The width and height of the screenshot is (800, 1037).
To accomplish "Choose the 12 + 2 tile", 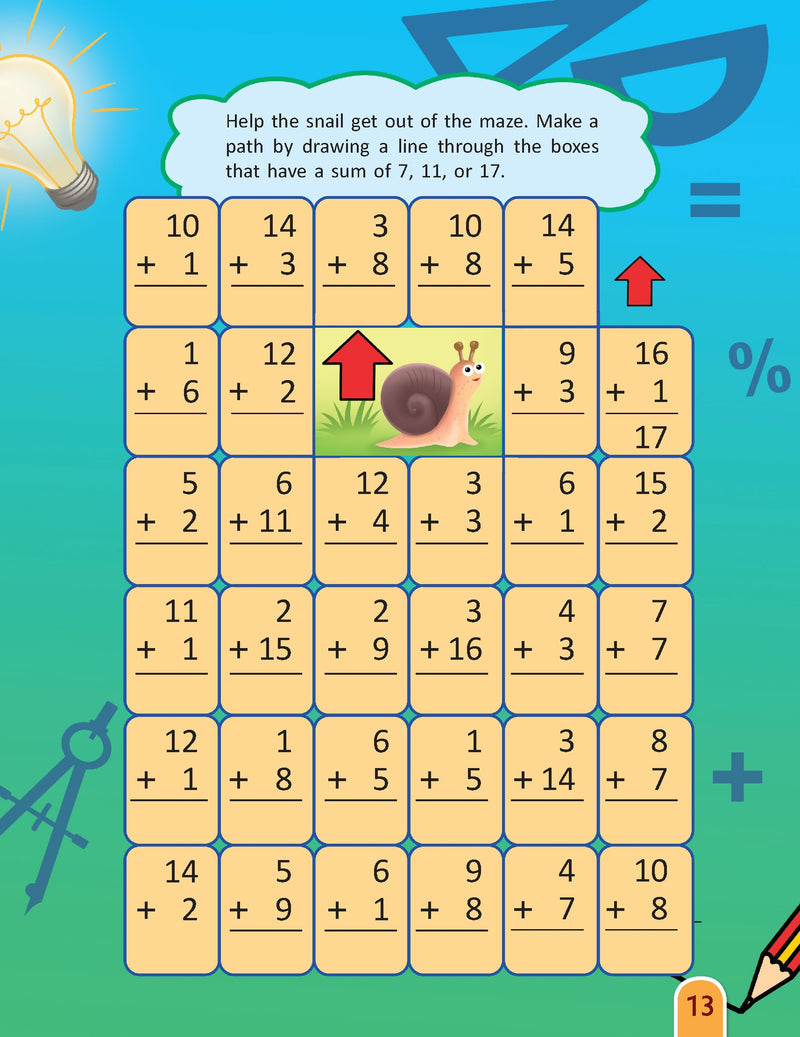I will click(266, 391).
